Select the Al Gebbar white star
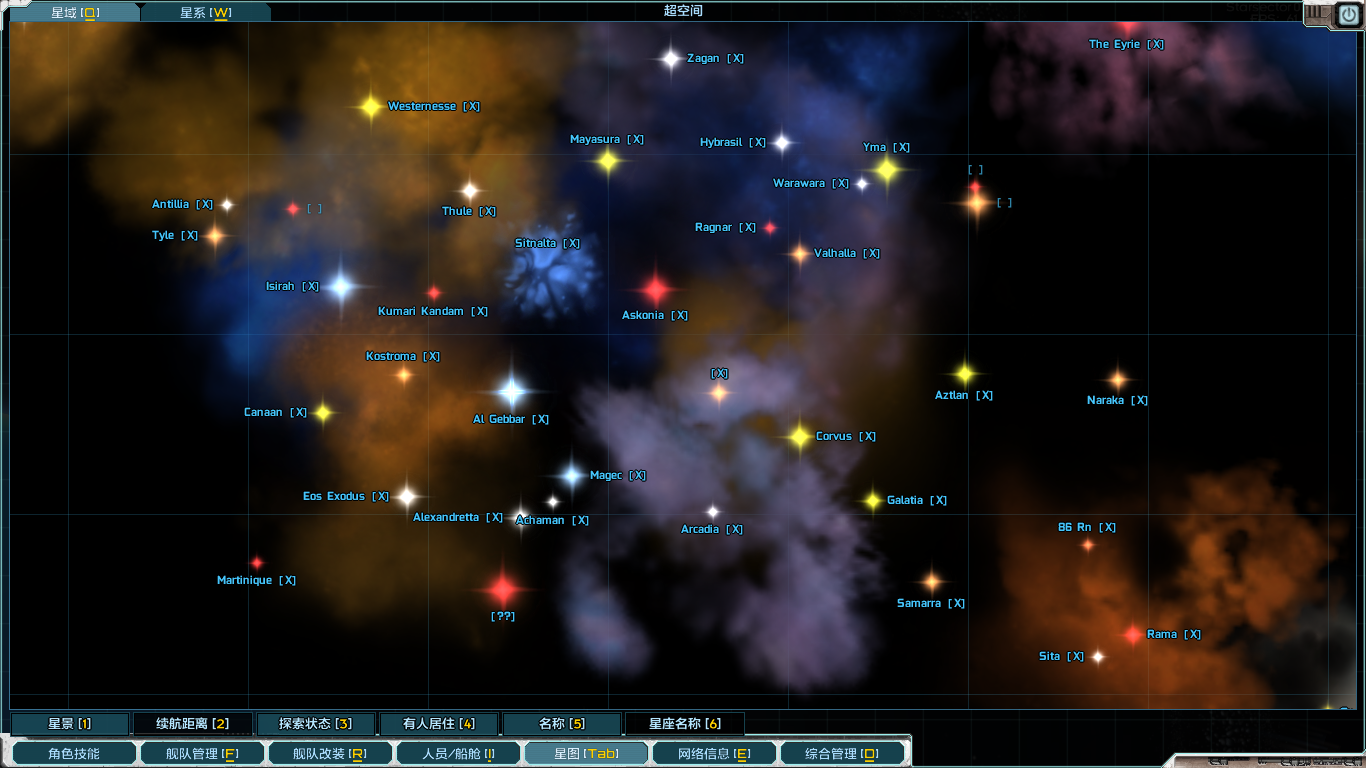 pyautogui.click(x=512, y=392)
